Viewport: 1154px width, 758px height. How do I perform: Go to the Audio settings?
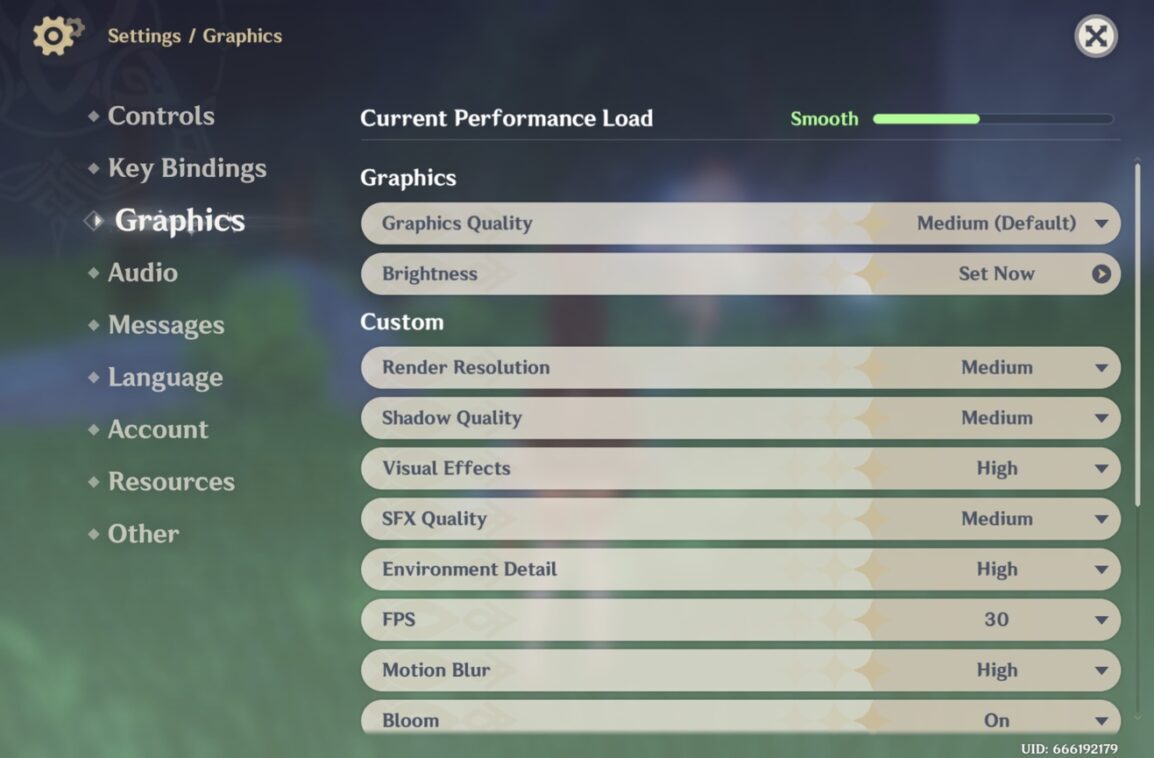coord(142,273)
